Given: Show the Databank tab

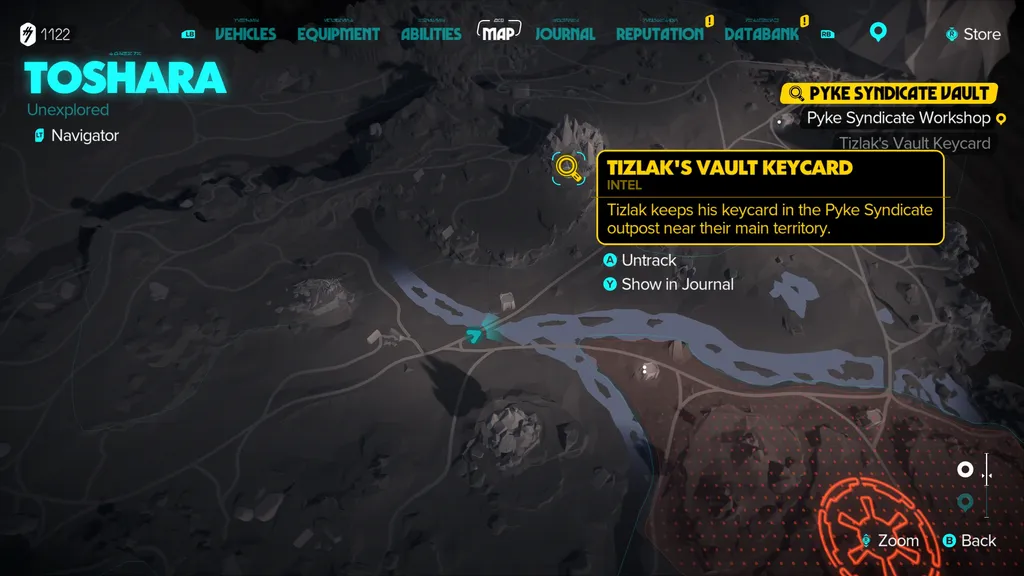Looking at the screenshot, I should [x=761, y=33].
